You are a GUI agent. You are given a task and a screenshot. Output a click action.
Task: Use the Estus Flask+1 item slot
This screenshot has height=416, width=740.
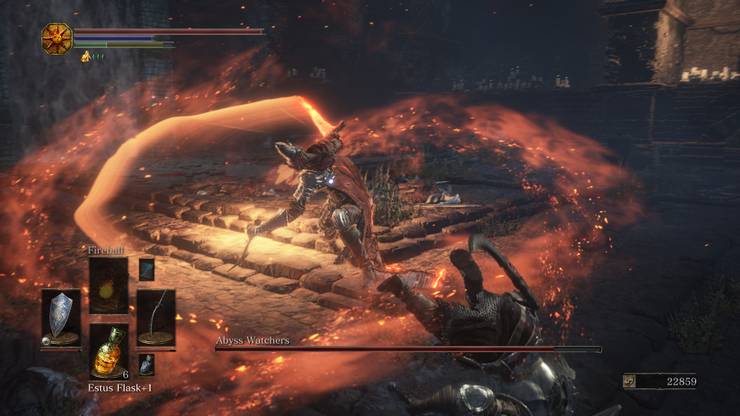pyautogui.click(x=108, y=350)
